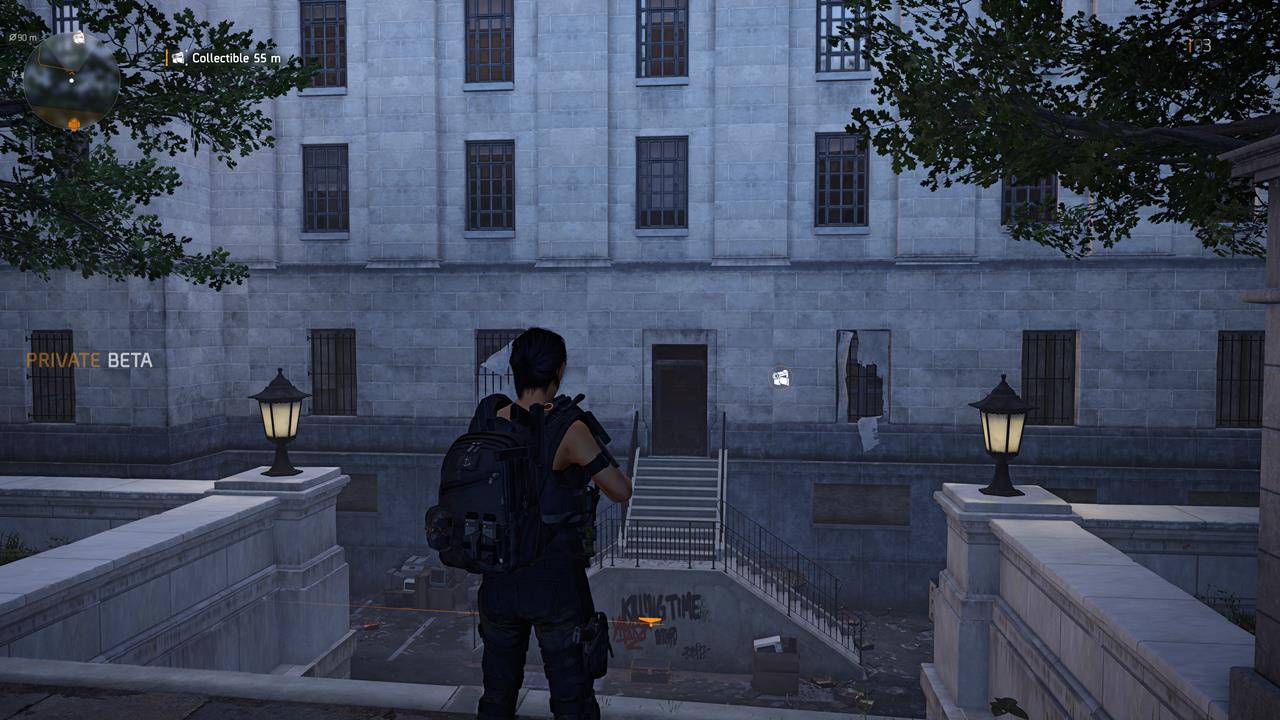Click the north compass marker beside the minimap

click(14, 74)
